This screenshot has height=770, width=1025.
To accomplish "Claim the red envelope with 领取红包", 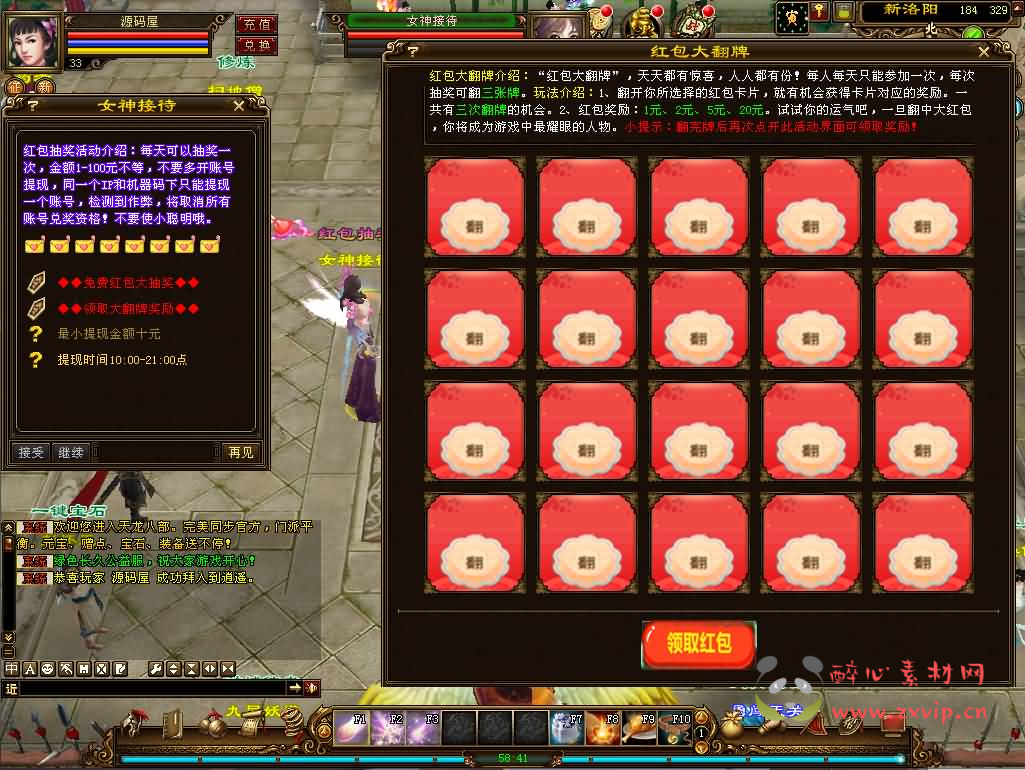I will click(x=699, y=644).
